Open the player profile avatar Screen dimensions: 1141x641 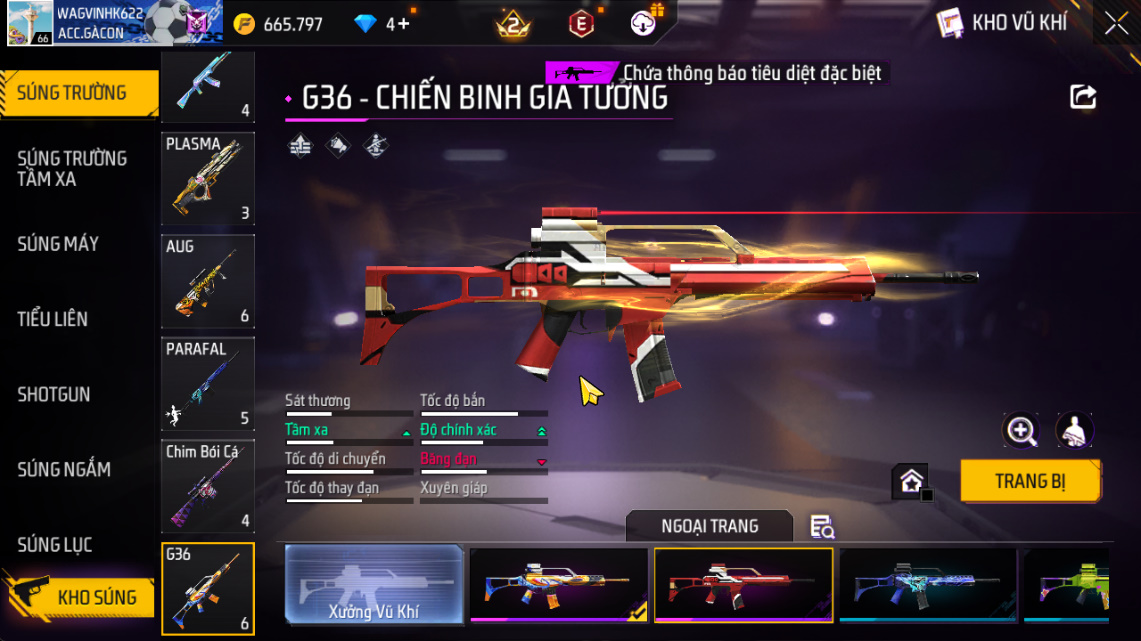(x=30, y=24)
